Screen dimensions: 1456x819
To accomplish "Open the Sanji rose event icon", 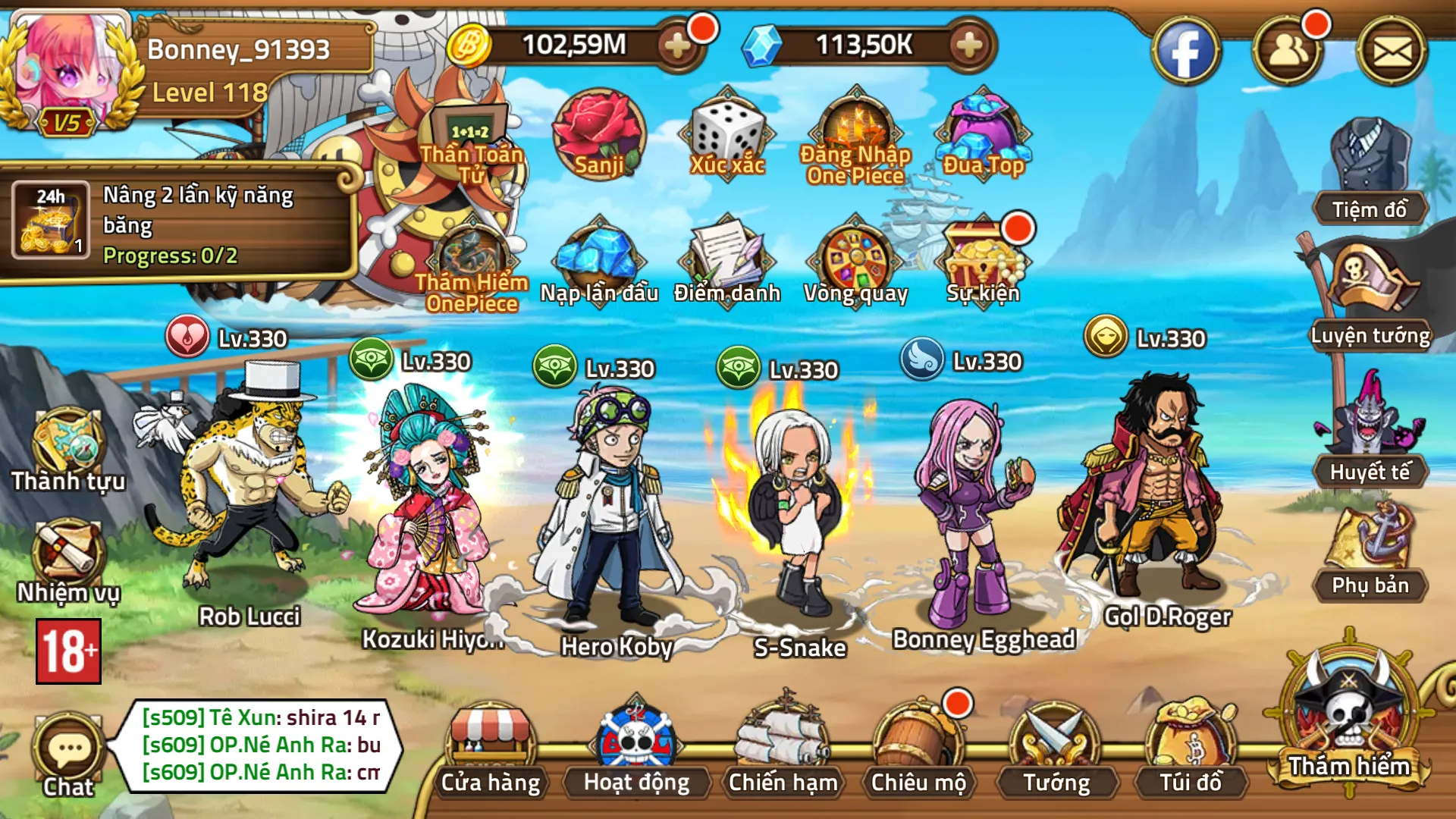I will click(x=599, y=136).
